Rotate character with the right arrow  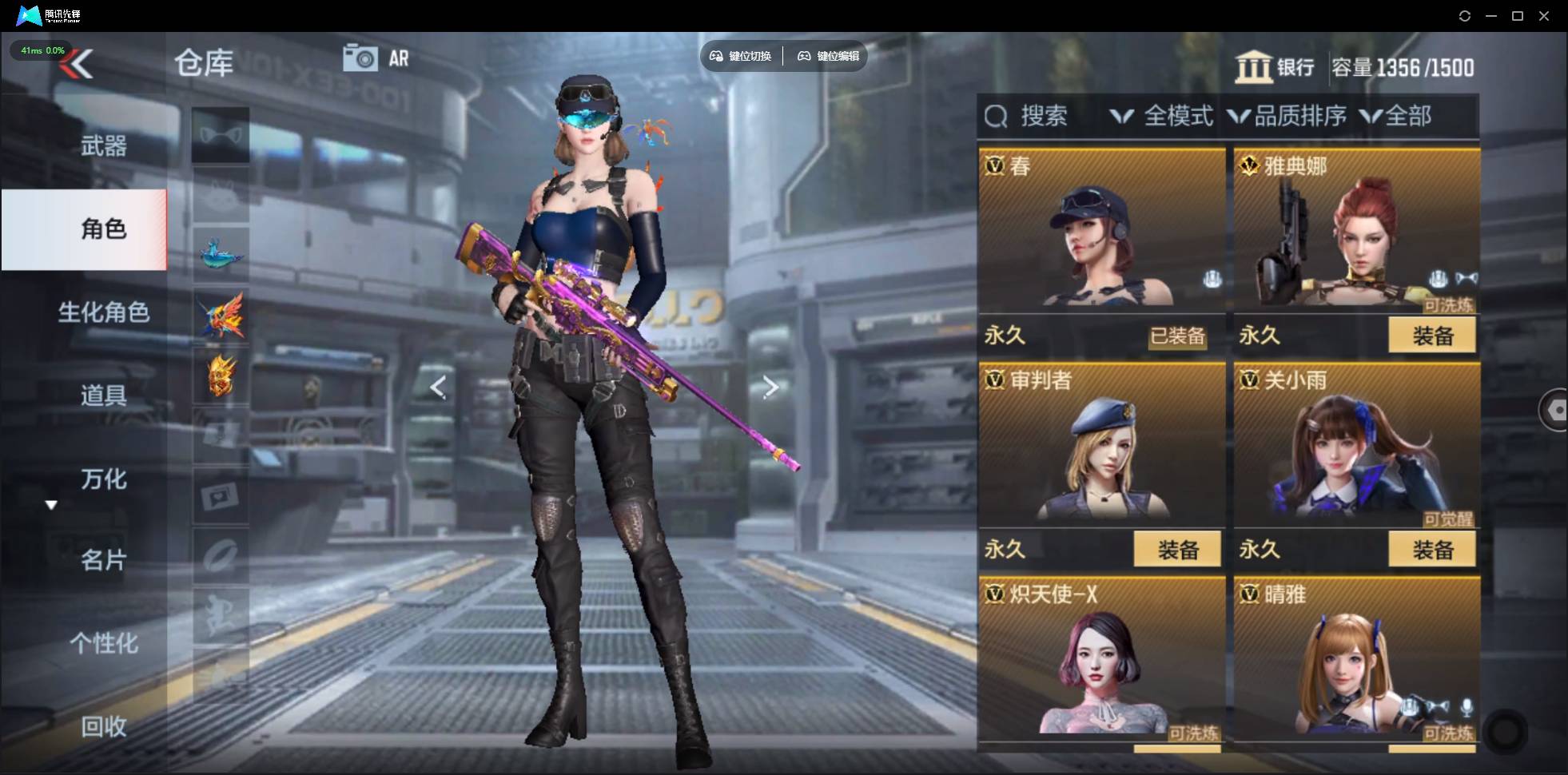pos(770,387)
